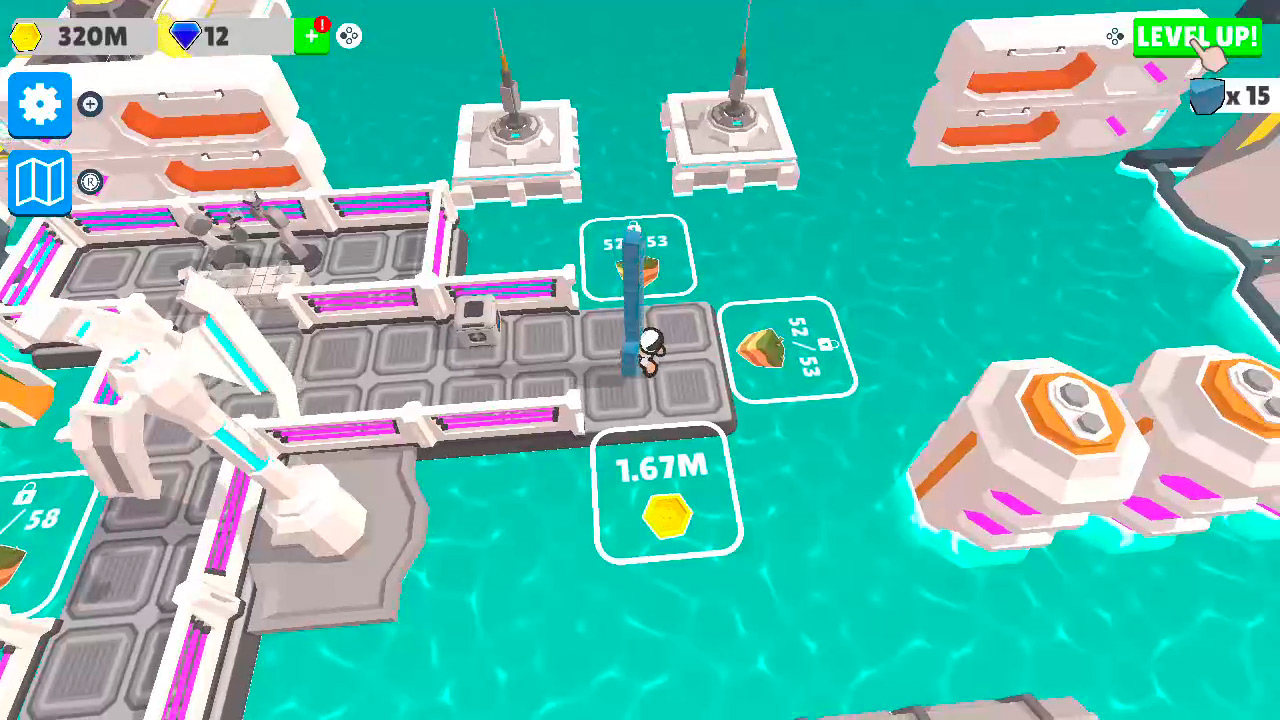Open the settings gear menu

tap(39, 103)
